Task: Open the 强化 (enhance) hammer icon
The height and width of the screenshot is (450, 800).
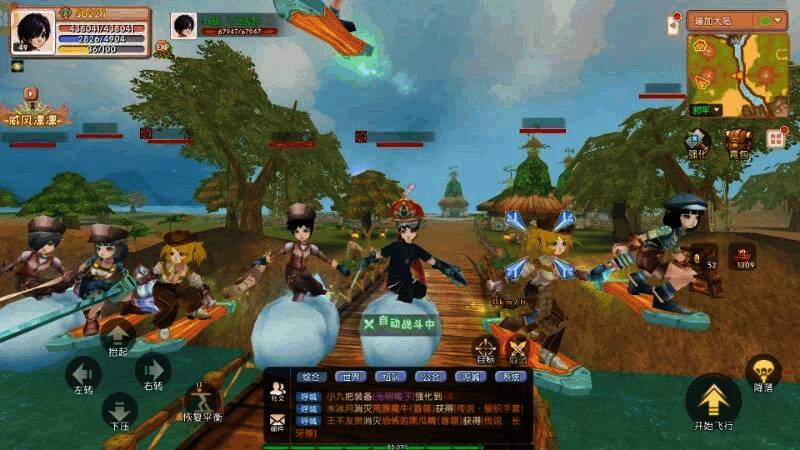Action: point(697,141)
